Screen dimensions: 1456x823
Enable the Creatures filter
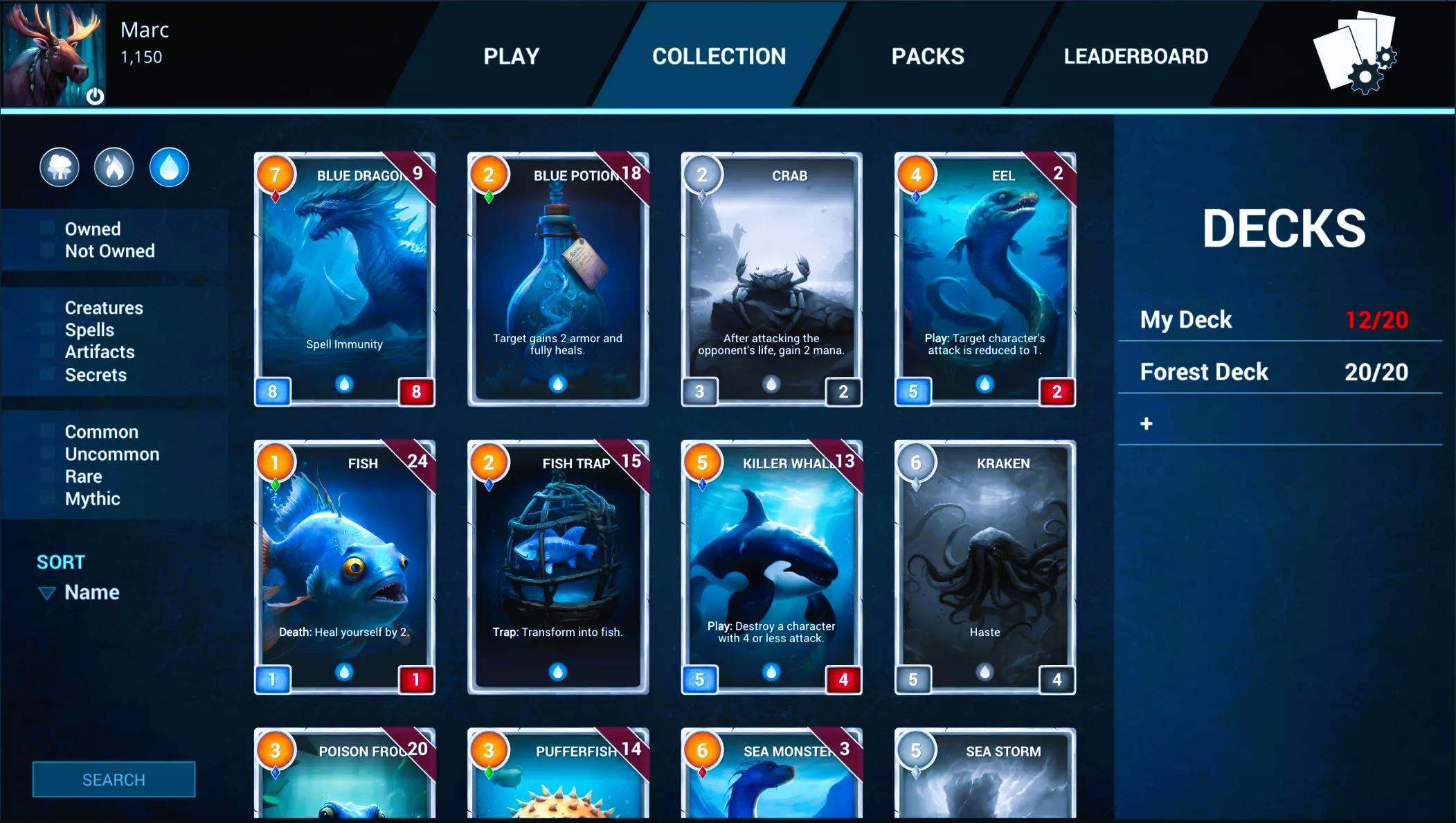click(x=46, y=308)
